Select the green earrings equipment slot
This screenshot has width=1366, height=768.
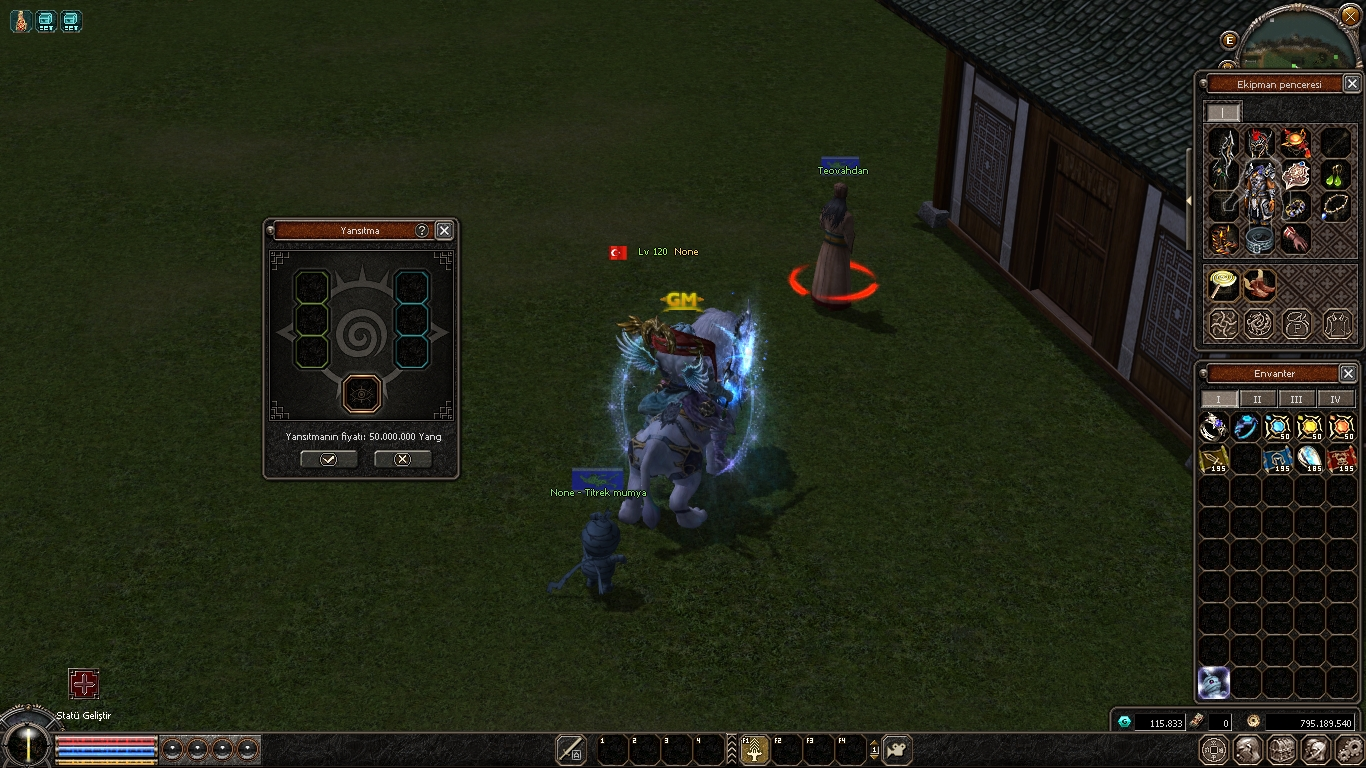(1336, 176)
